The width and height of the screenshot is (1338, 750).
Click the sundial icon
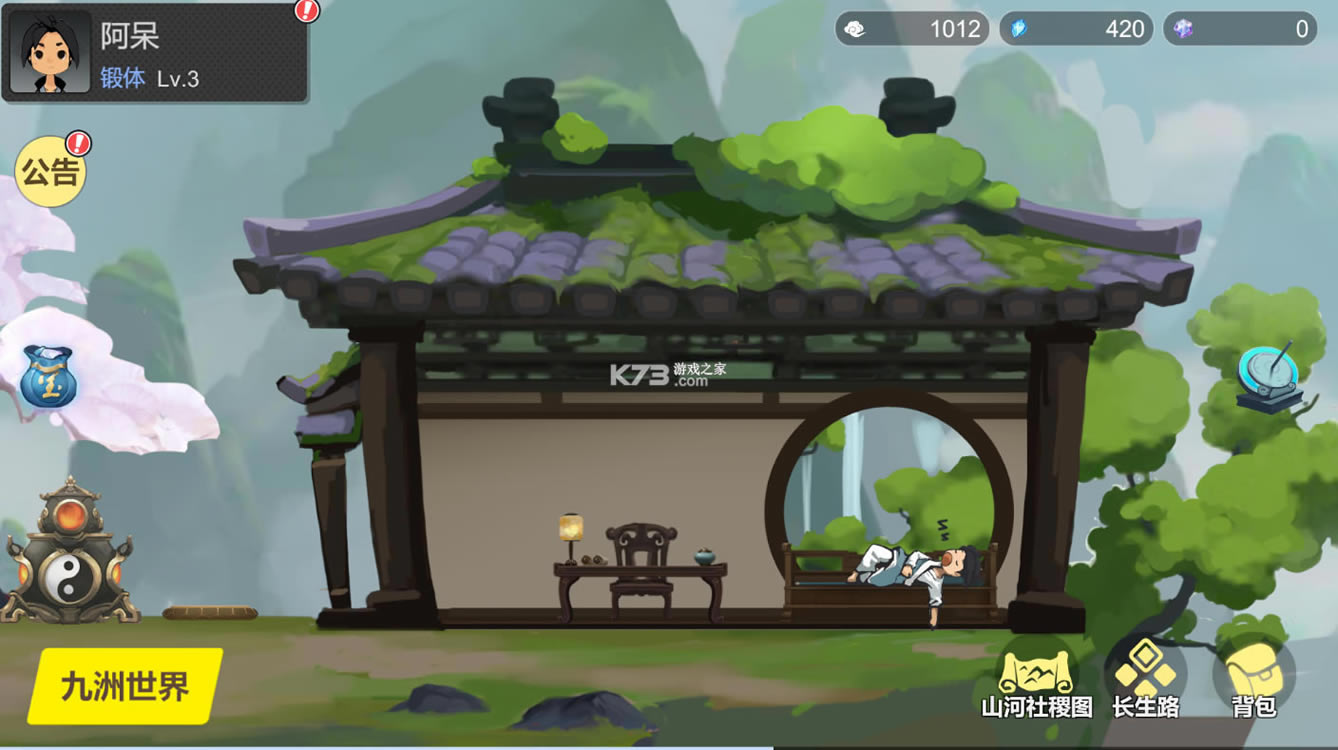[x=1269, y=380]
